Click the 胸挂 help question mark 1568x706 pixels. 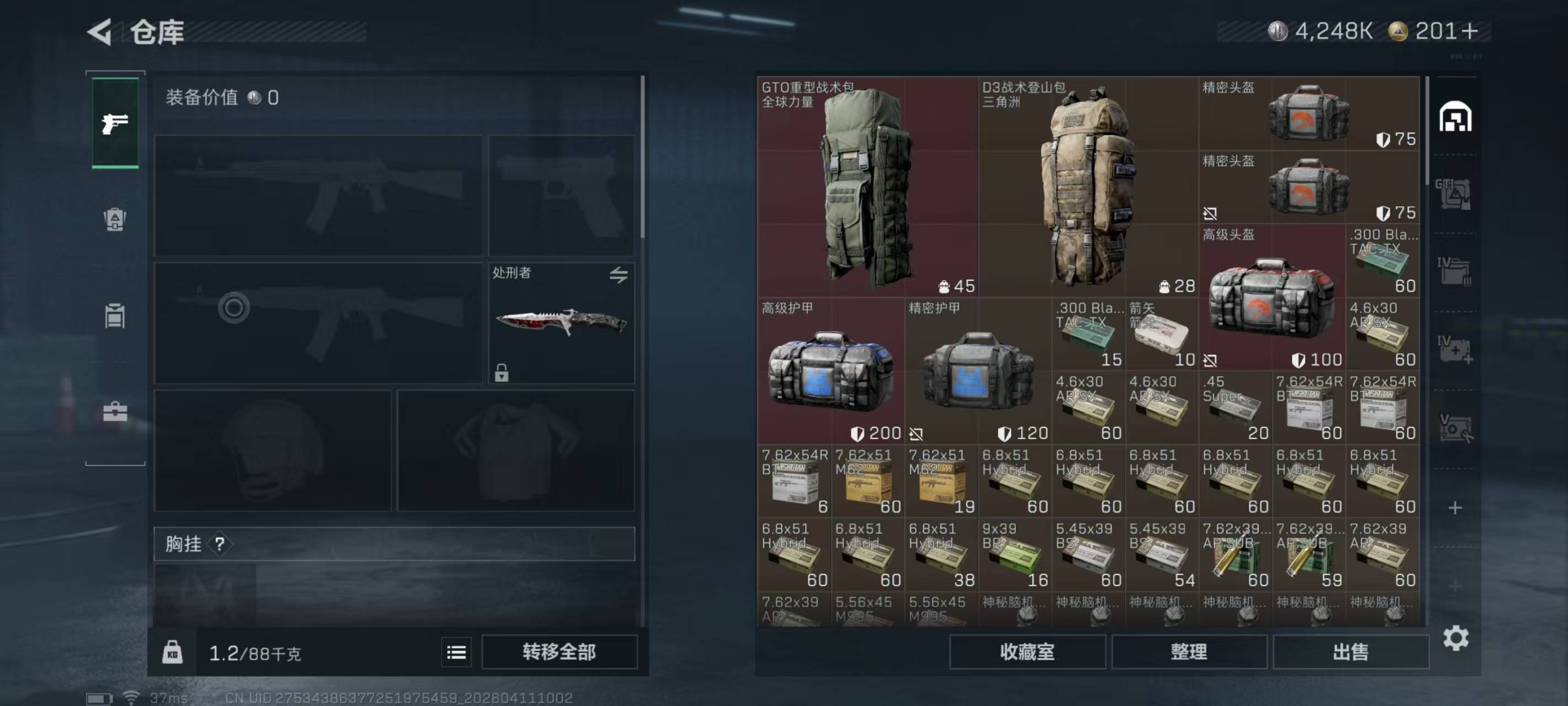[220, 544]
